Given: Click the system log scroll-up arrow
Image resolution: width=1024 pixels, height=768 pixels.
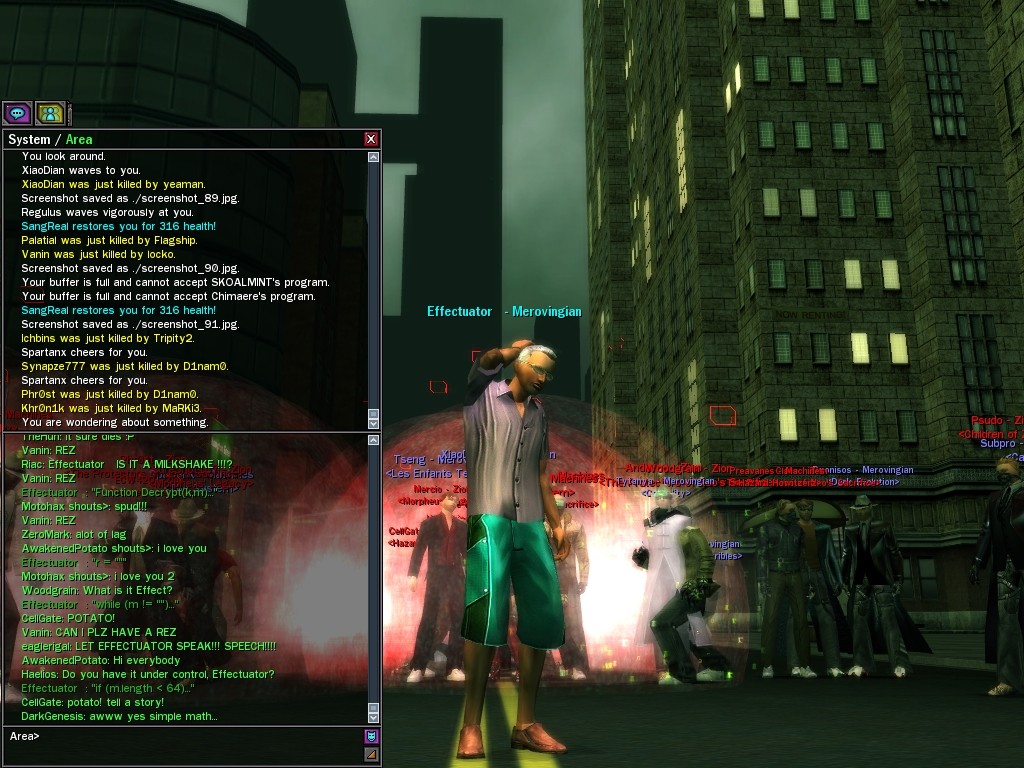Looking at the screenshot, I should tap(374, 157).
